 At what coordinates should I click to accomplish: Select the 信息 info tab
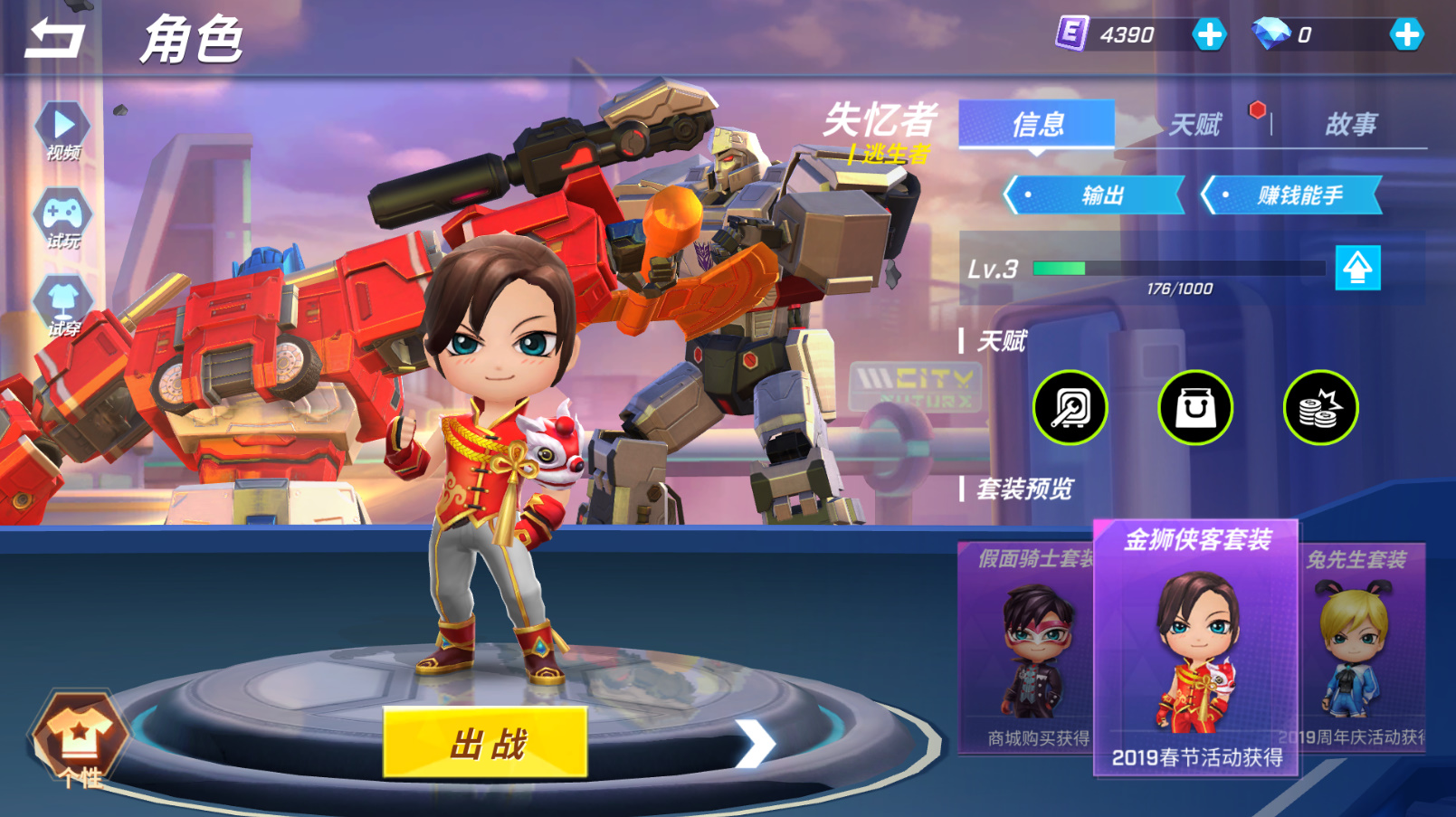(x=1037, y=124)
